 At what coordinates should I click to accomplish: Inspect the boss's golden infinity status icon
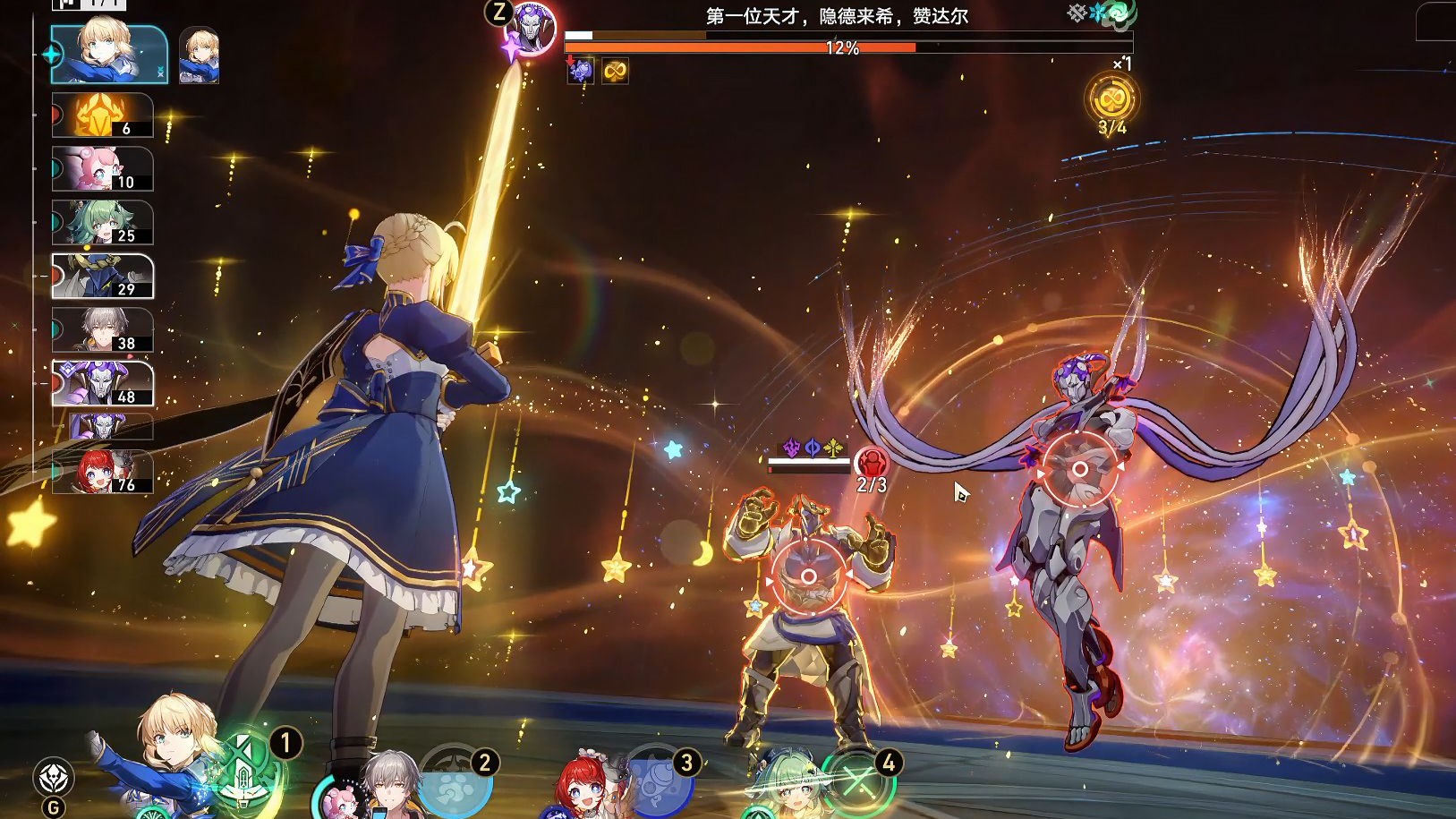[x=616, y=71]
